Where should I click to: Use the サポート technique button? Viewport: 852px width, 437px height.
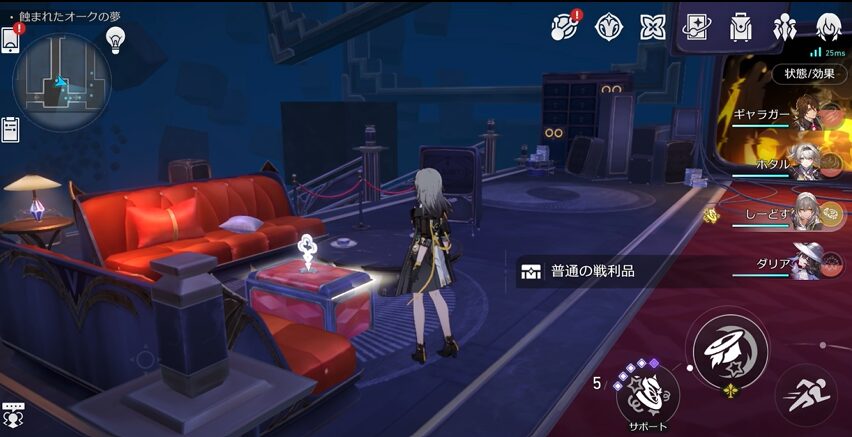647,391
